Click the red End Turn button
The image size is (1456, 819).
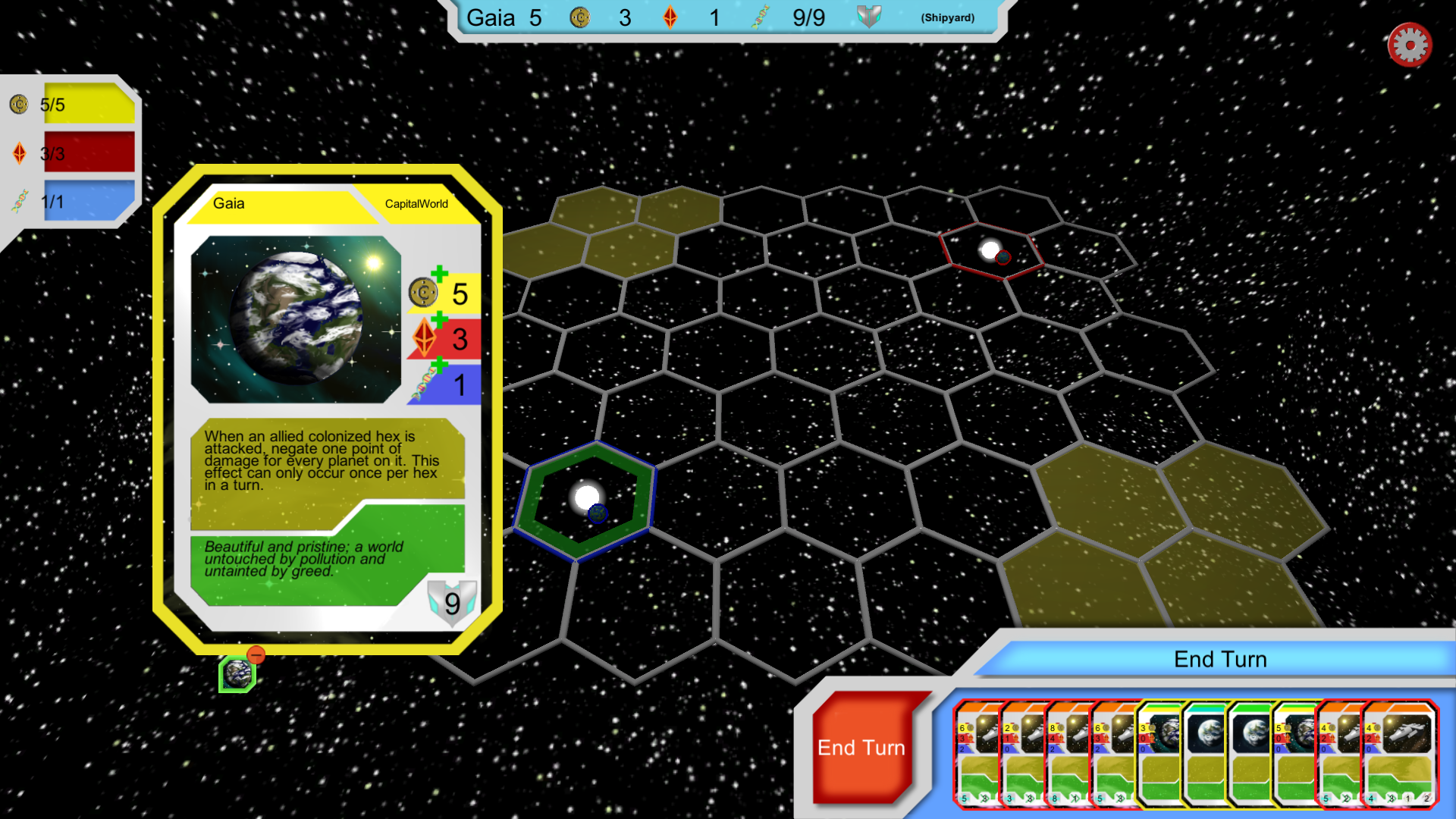tap(862, 748)
